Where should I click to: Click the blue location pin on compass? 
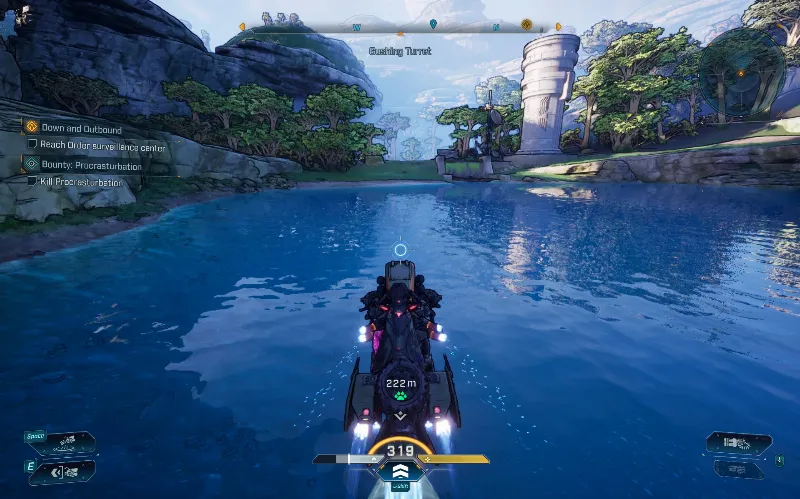(433, 24)
